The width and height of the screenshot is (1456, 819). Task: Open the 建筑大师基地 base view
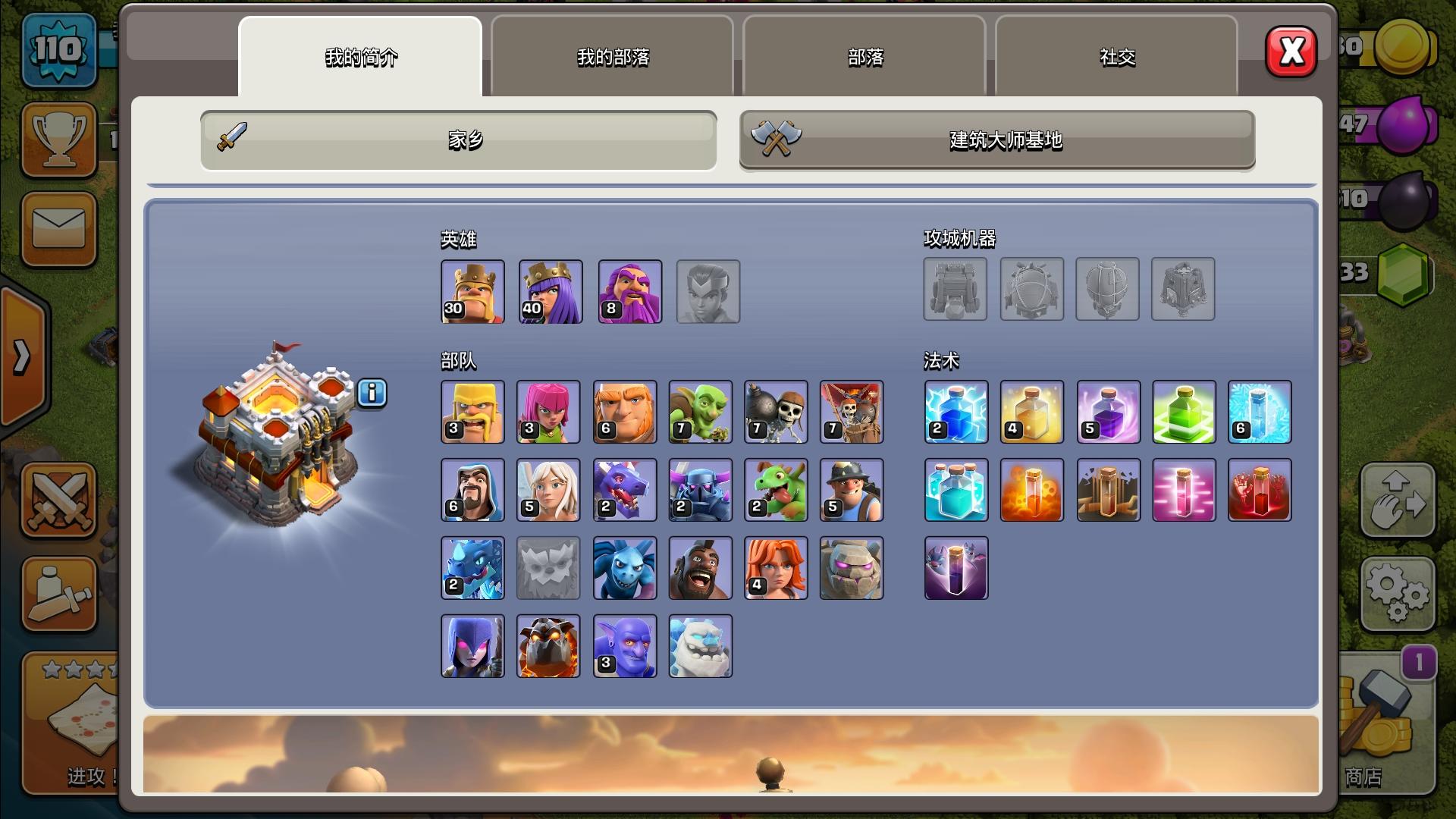coord(996,141)
